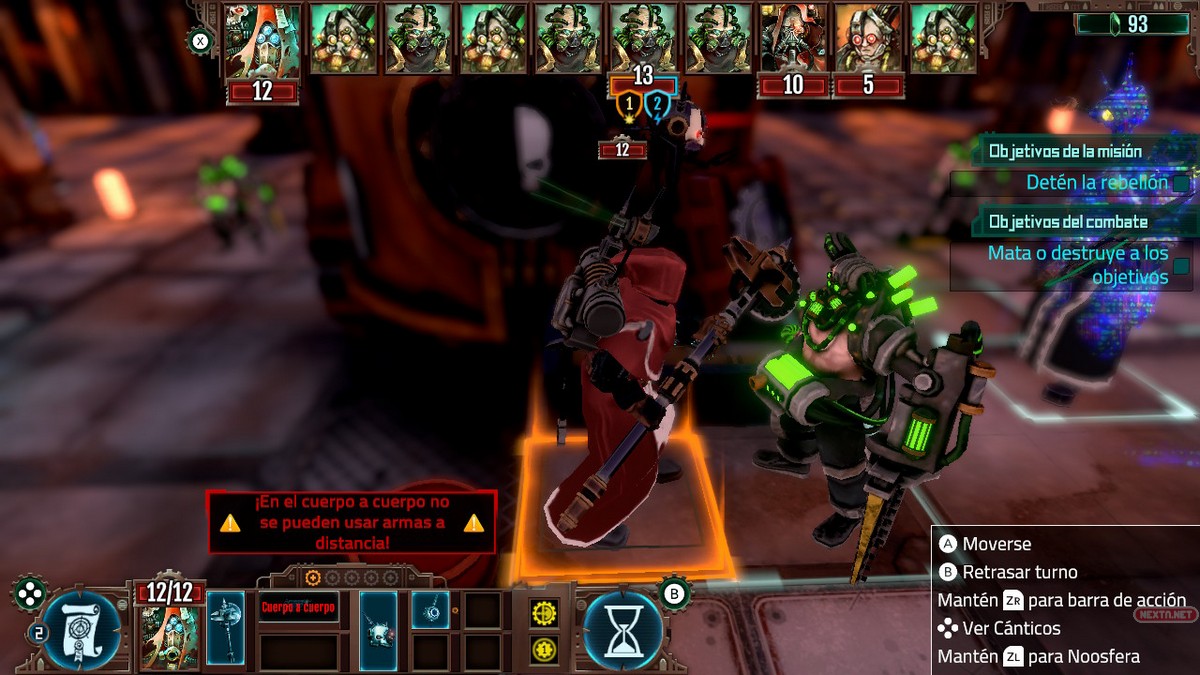Click the 'Detén la rebelión' mission objective
Viewport: 1200px width, 675px height.
pyautogui.click(x=1096, y=183)
